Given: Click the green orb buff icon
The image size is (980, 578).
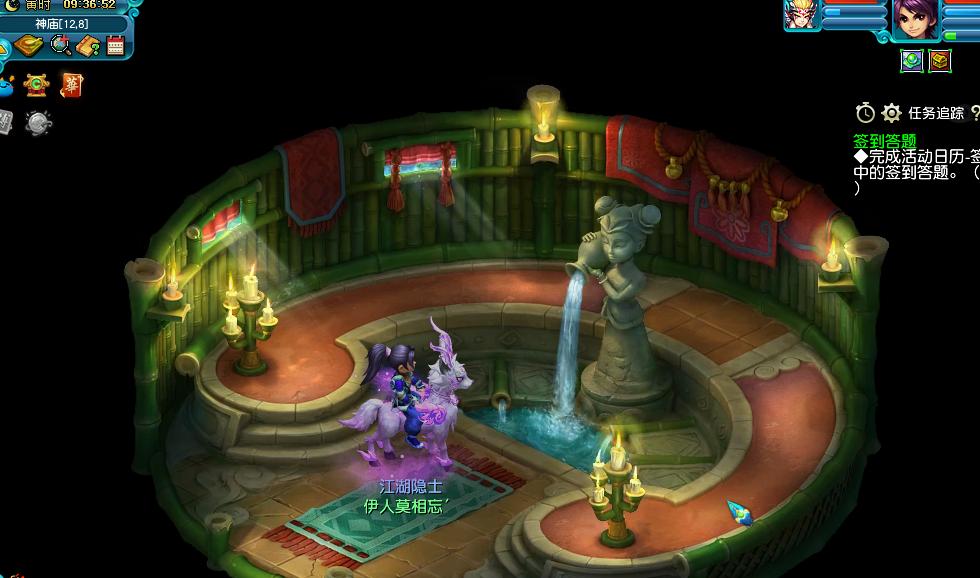Looking at the screenshot, I should [911, 61].
